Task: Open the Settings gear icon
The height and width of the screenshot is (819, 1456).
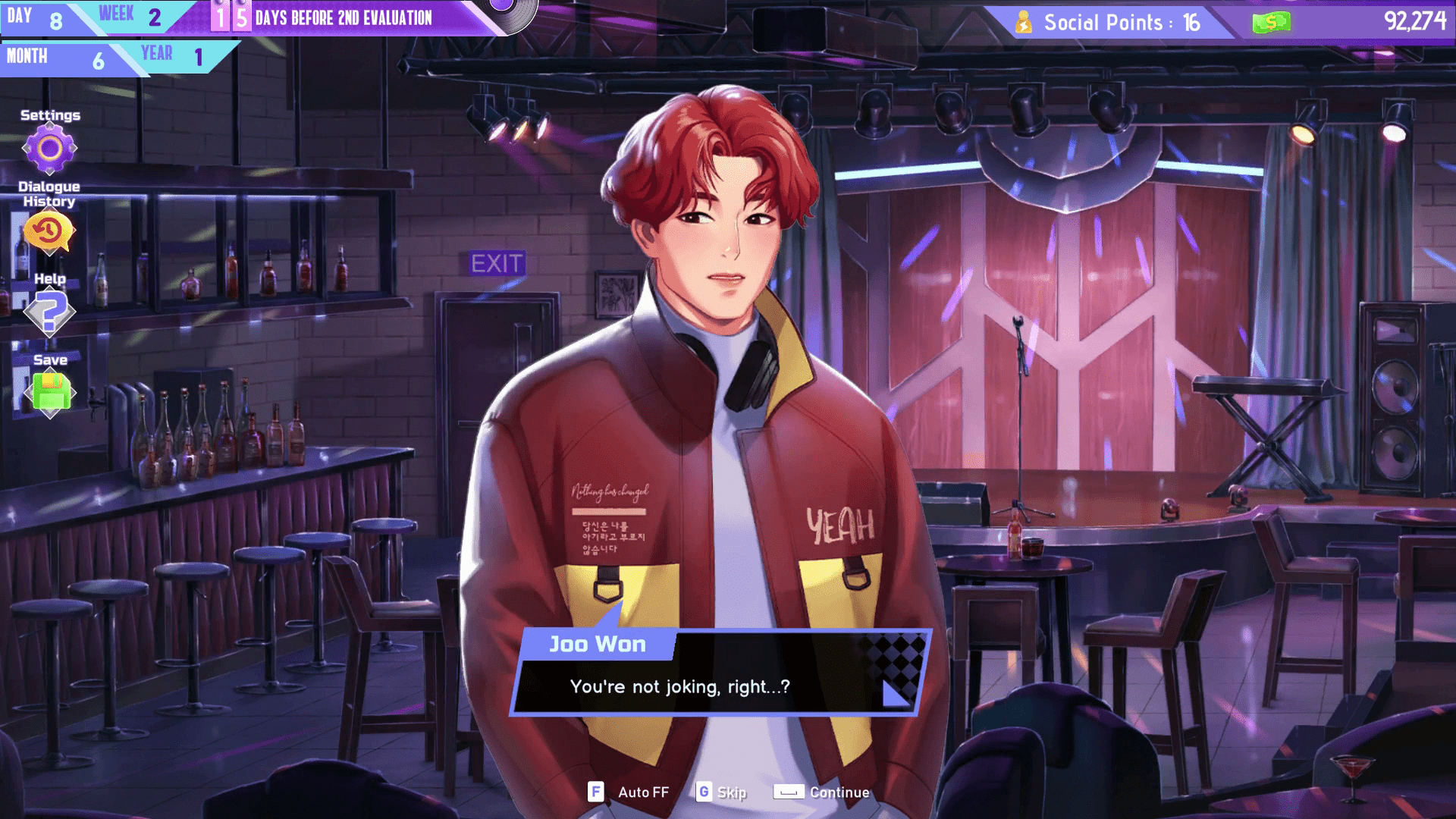Action: [x=50, y=149]
